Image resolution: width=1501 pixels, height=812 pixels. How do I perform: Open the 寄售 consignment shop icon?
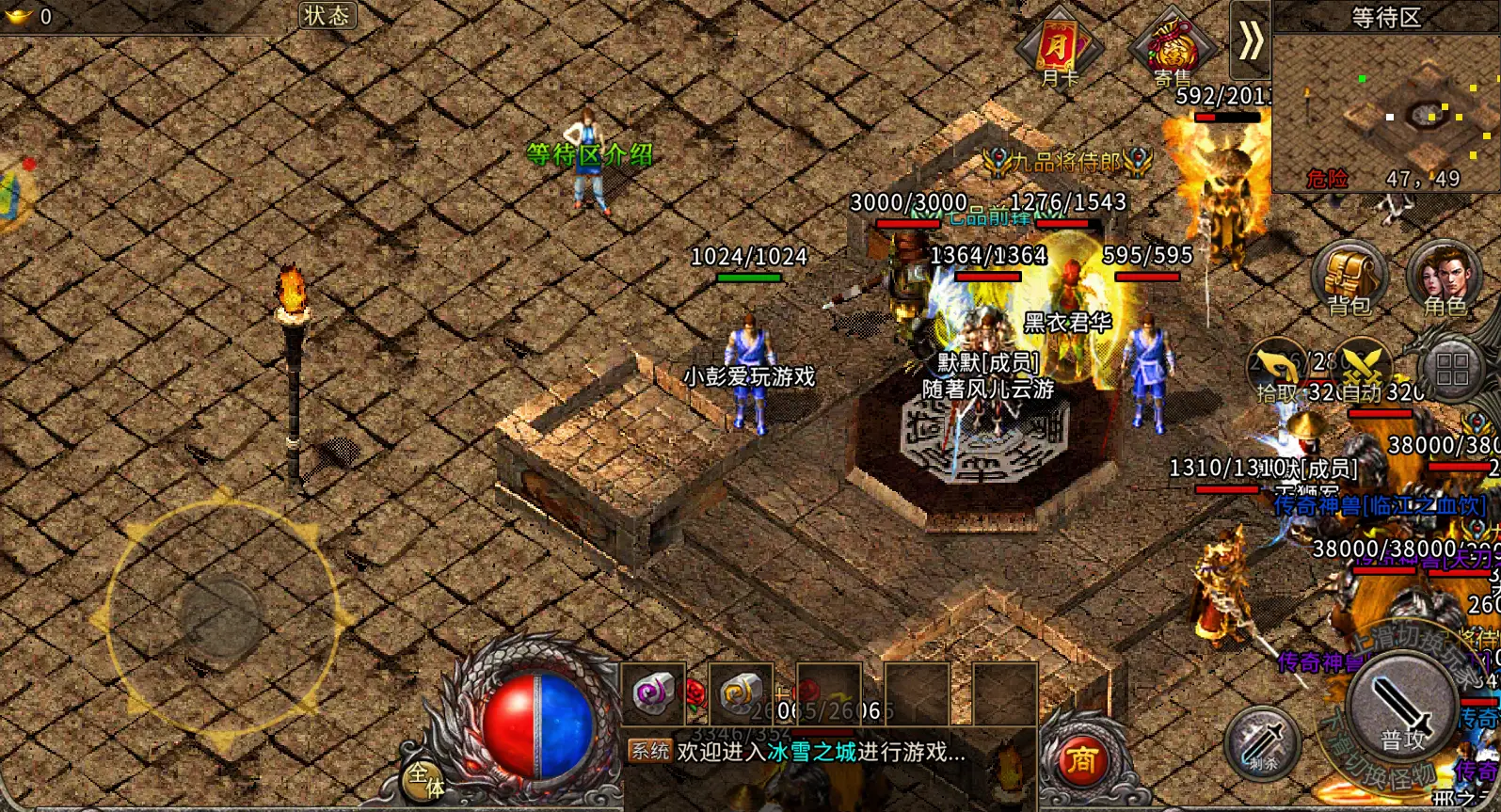tap(1172, 49)
